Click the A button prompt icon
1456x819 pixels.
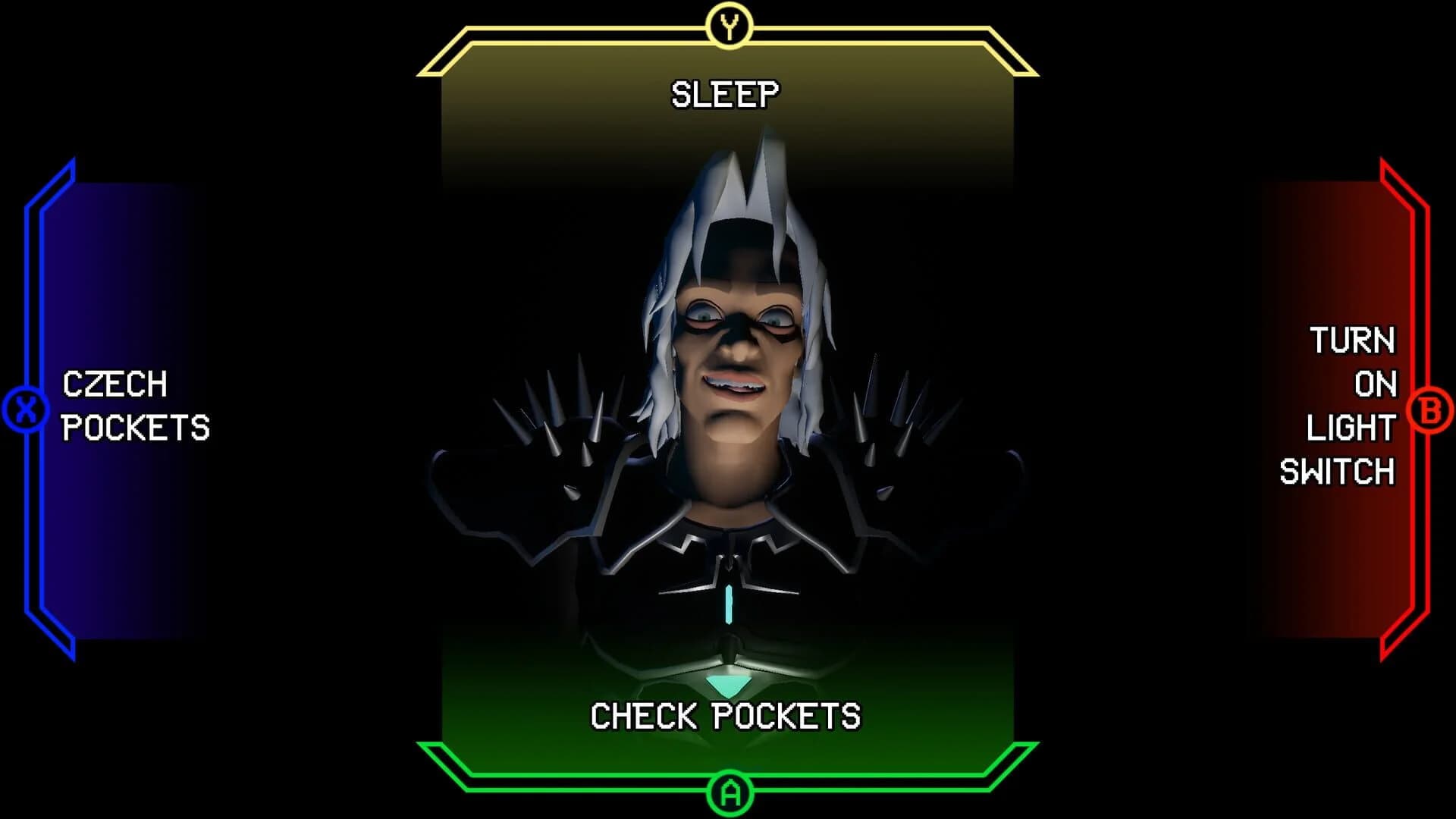730,793
